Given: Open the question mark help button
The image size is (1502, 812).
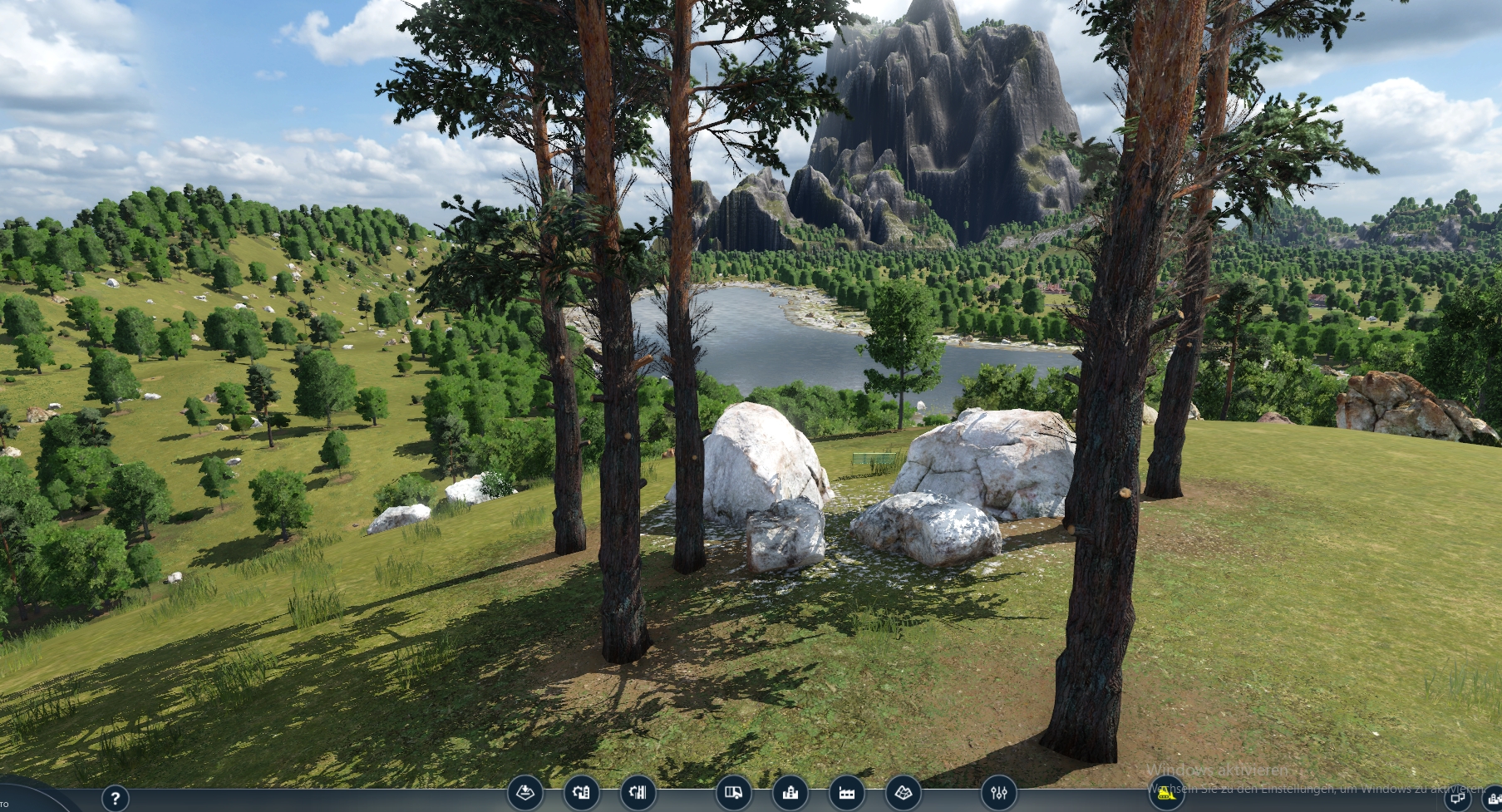Looking at the screenshot, I should point(116,799).
